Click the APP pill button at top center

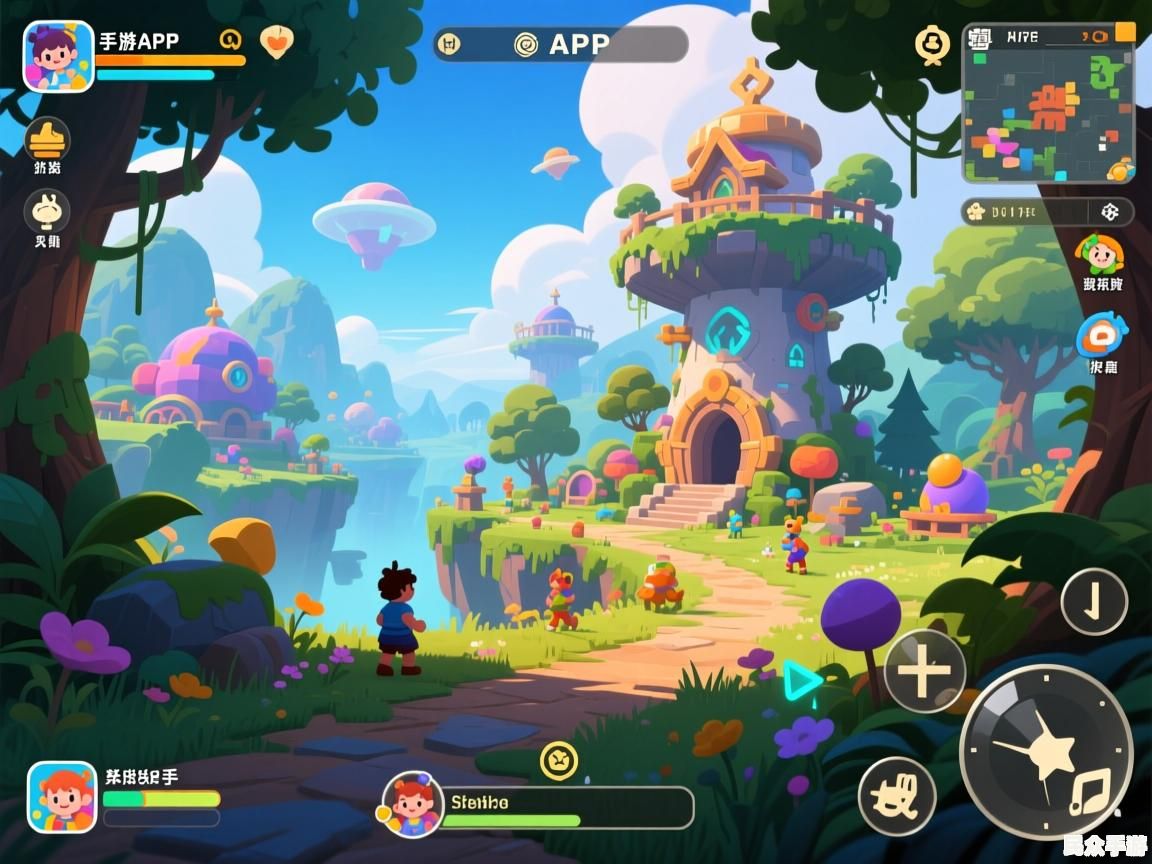(x=561, y=44)
